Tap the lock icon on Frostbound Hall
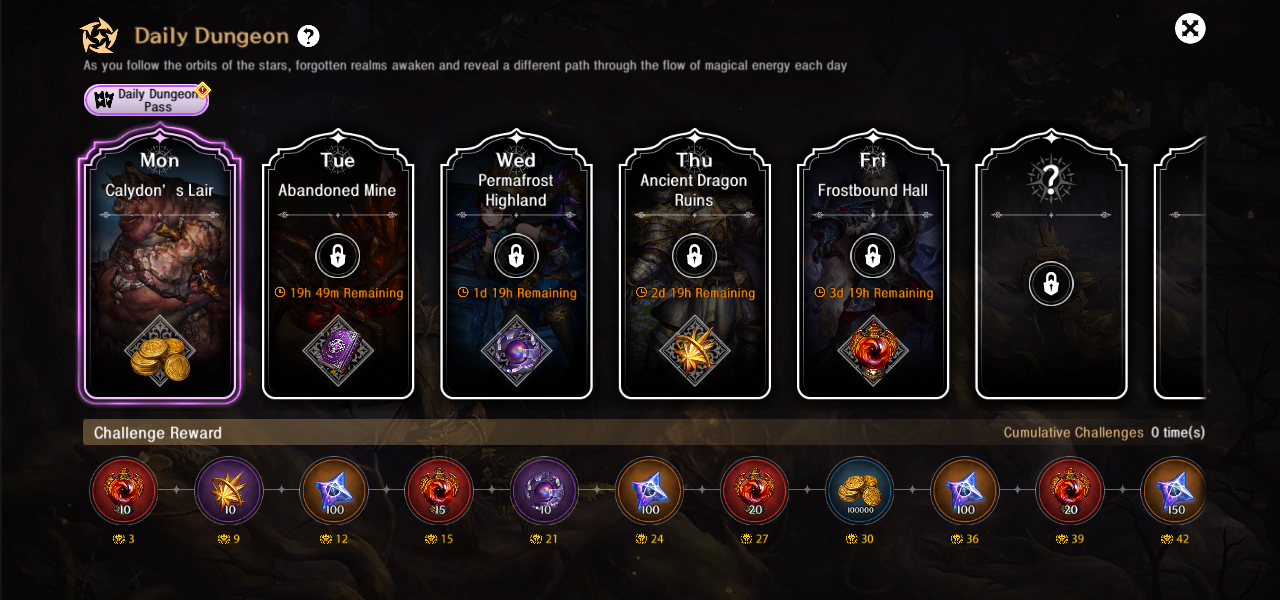 click(872, 256)
